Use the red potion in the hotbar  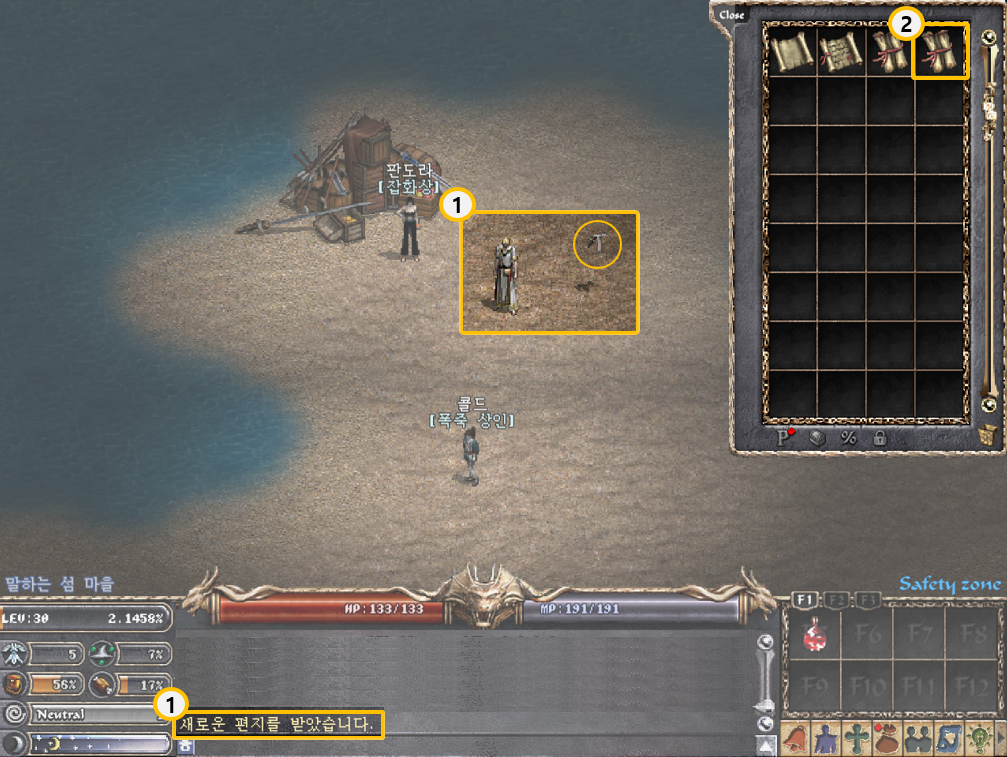815,636
